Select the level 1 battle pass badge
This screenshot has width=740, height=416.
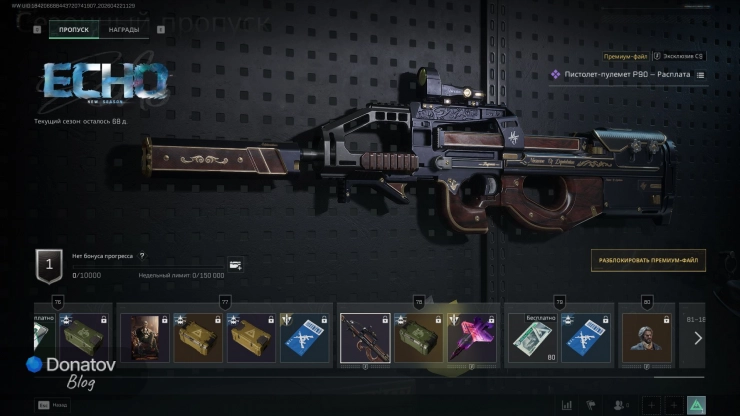pyautogui.click(x=50, y=264)
